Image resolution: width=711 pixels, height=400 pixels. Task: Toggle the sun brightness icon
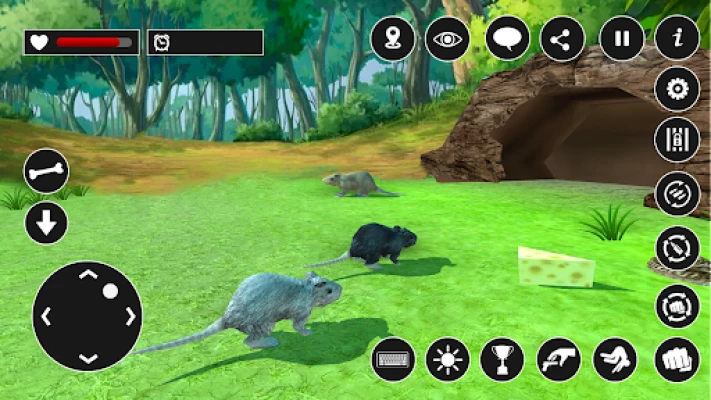point(447,359)
